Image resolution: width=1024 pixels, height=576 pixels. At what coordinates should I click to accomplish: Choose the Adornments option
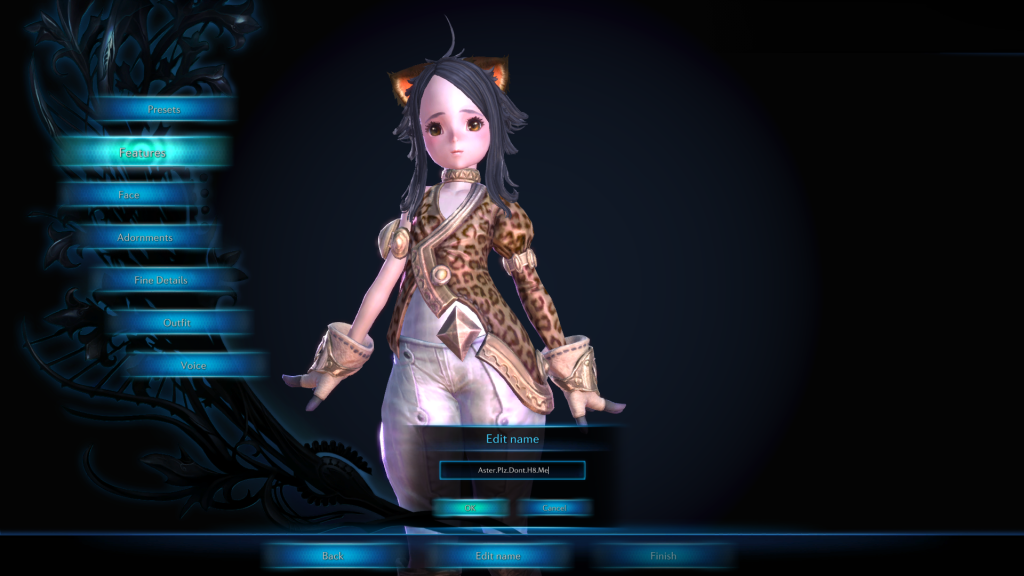tap(145, 238)
